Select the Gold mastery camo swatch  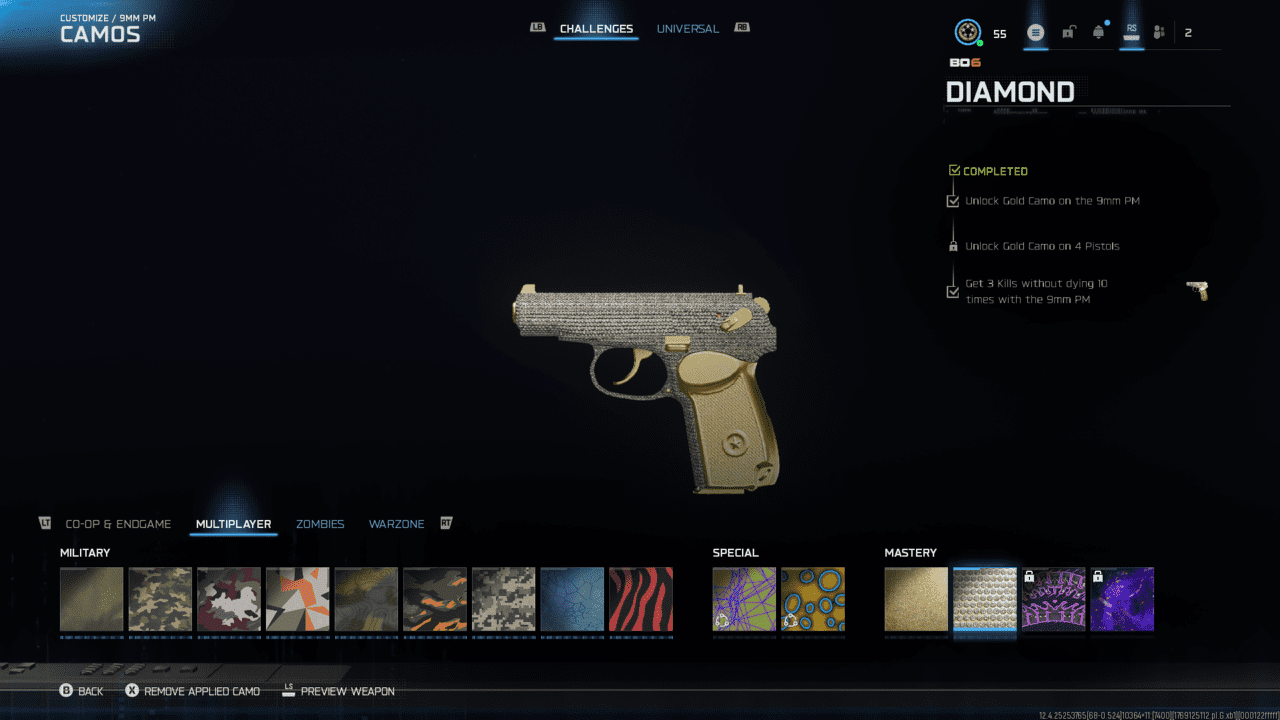click(916, 600)
